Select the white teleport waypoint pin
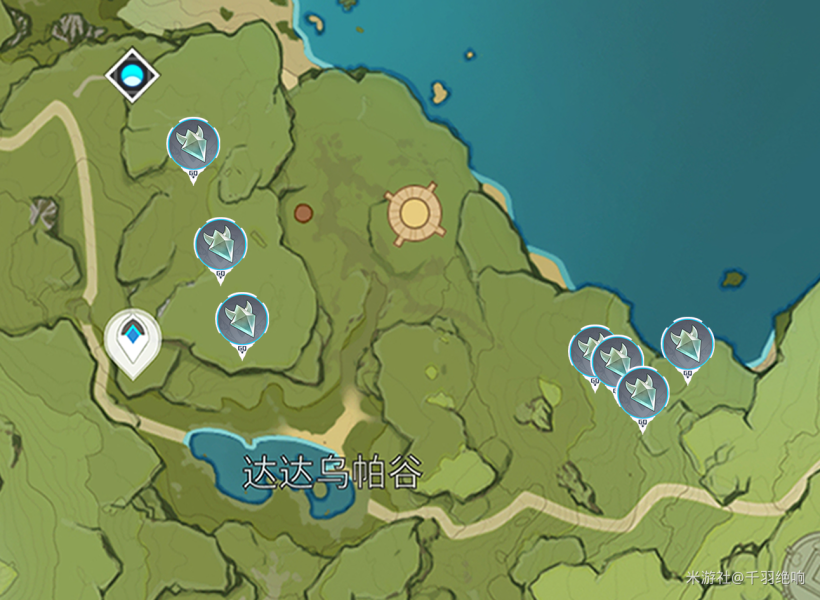Screen dimensions: 820x600 point(133,340)
